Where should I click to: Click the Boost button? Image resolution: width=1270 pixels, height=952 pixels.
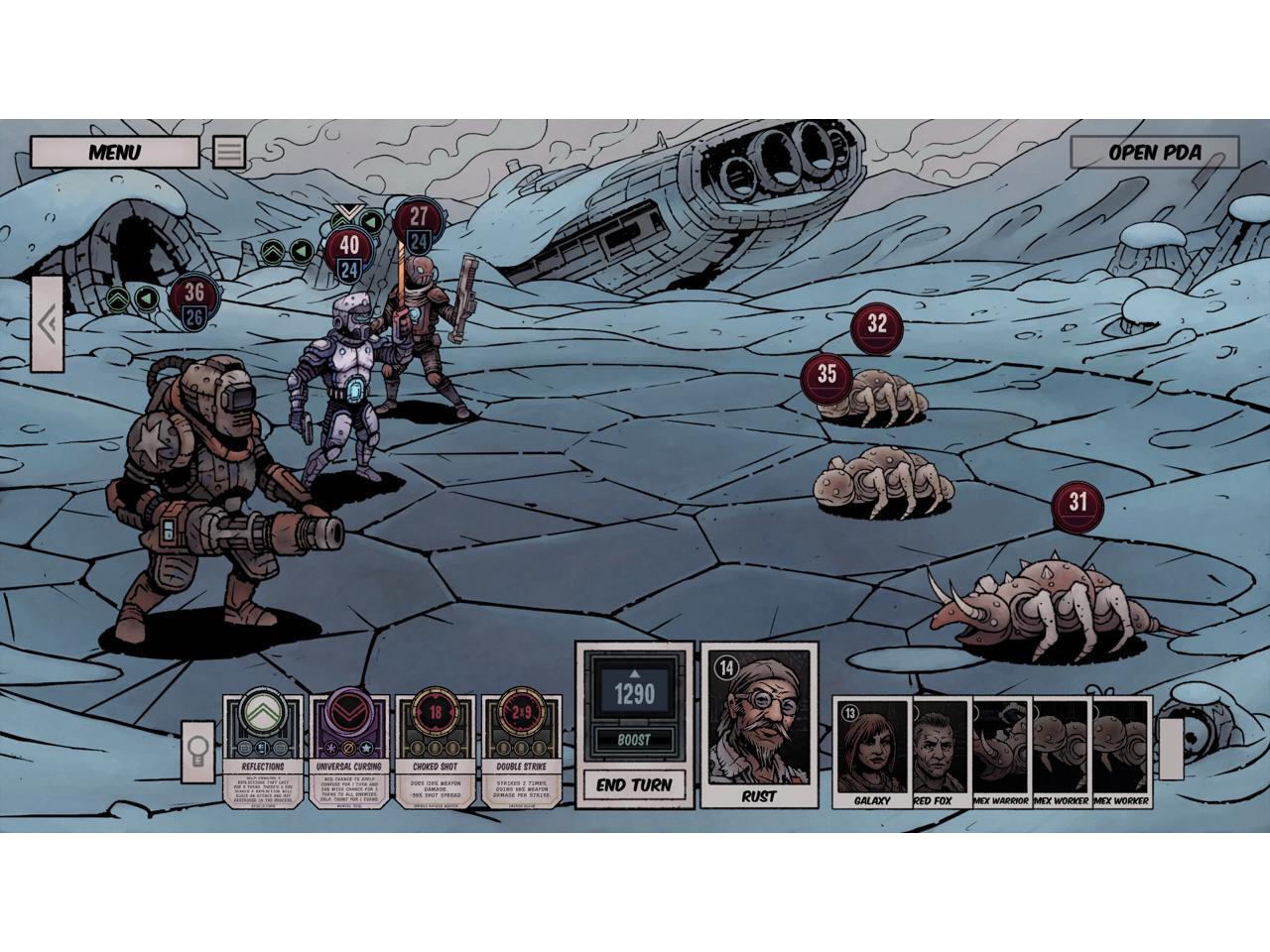click(x=634, y=740)
